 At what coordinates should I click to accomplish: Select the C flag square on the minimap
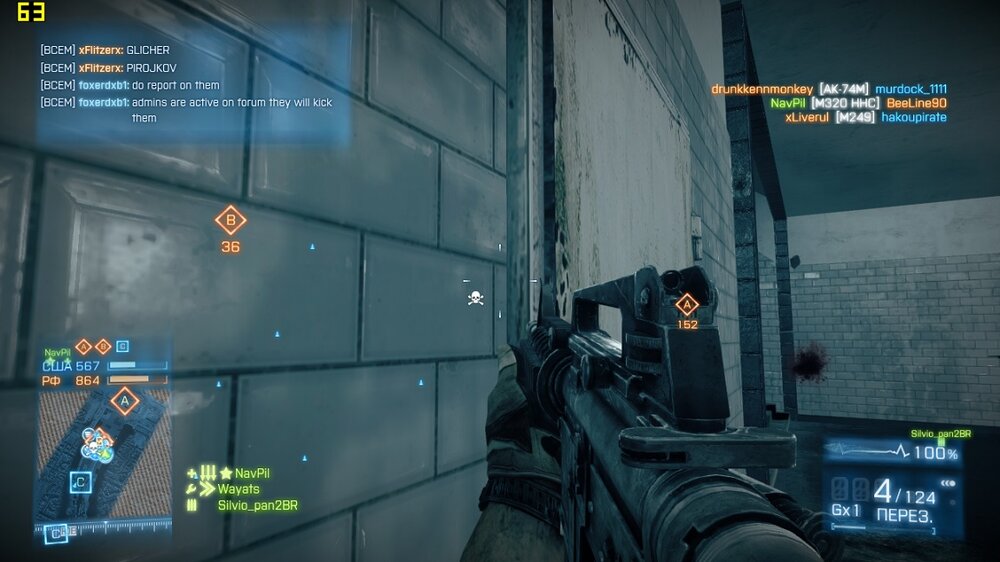coord(79,483)
